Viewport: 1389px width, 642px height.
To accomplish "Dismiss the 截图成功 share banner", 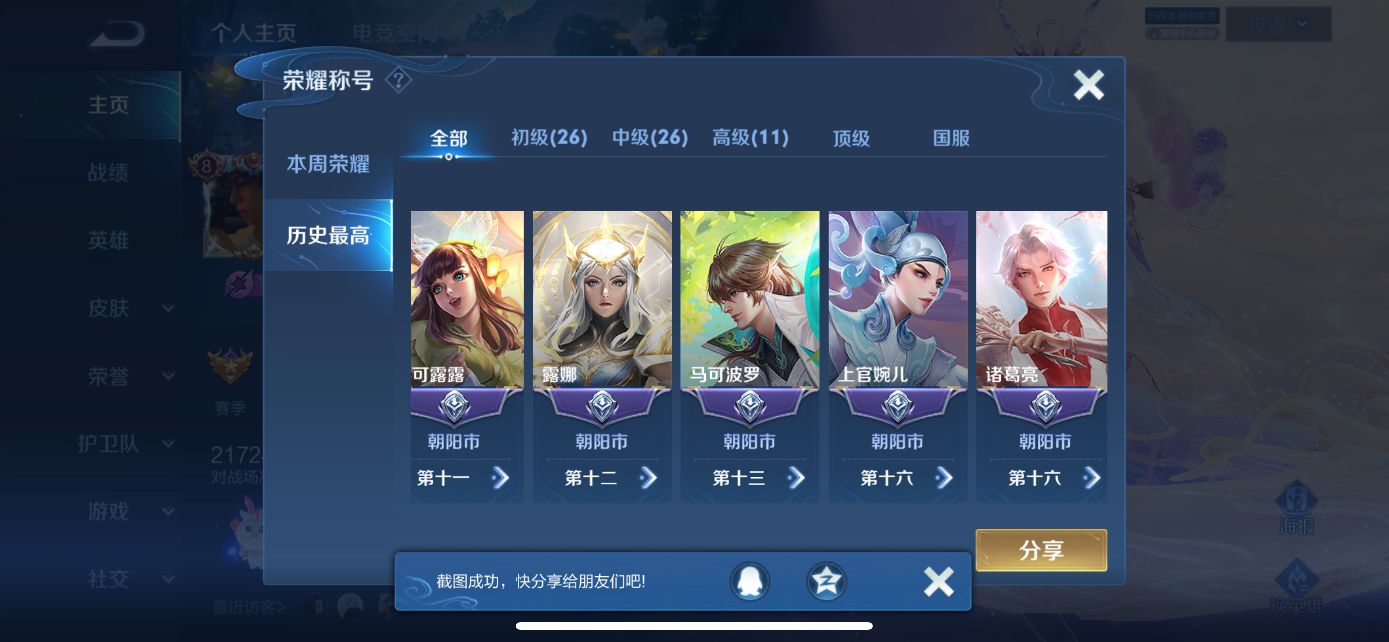I will 938,581.
